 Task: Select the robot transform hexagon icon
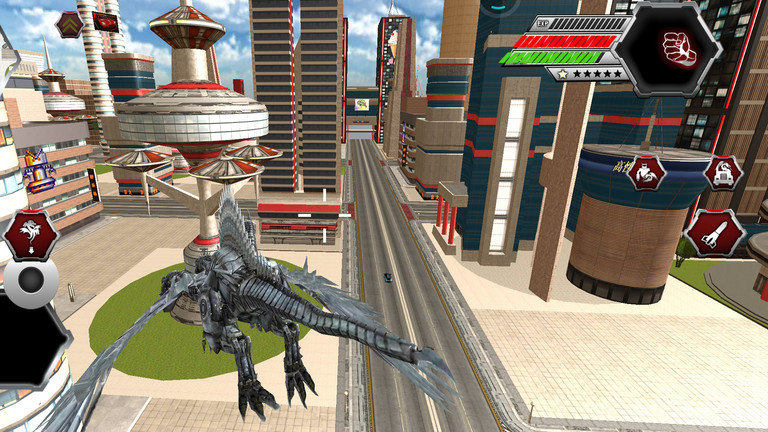click(647, 172)
